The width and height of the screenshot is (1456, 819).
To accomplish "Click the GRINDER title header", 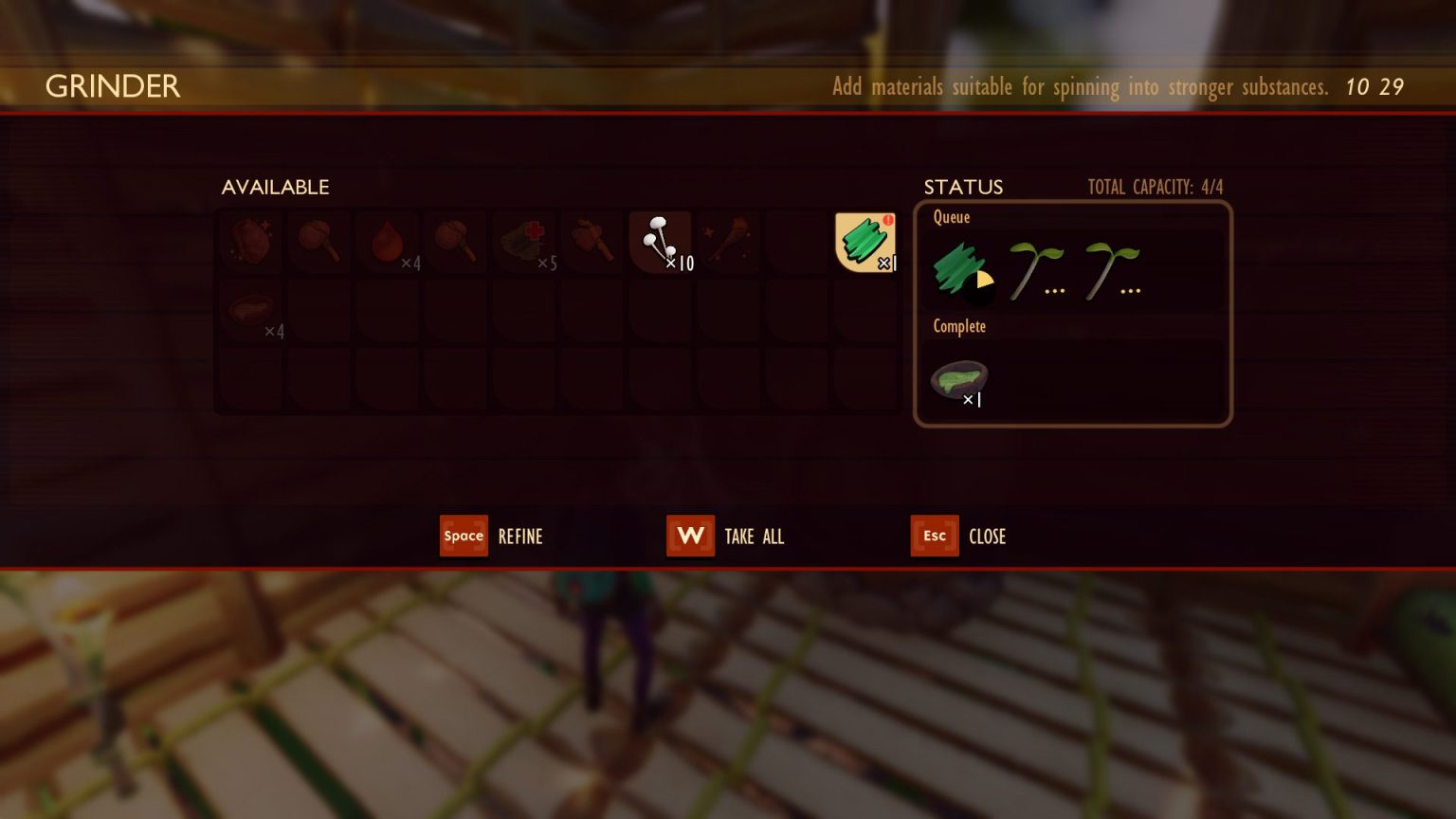I will [112, 86].
